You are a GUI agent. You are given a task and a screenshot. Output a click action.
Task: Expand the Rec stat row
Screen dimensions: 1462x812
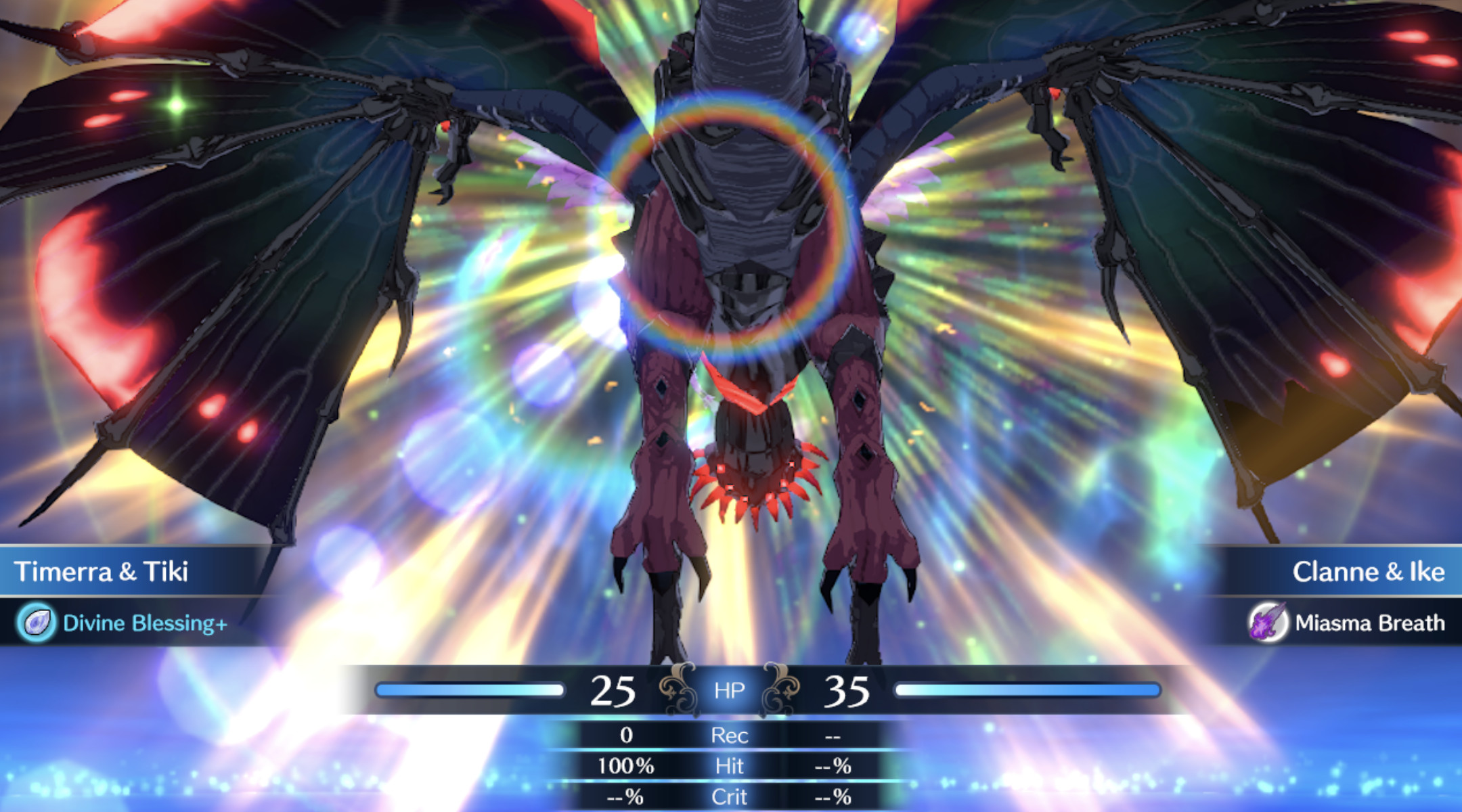(x=729, y=736)
